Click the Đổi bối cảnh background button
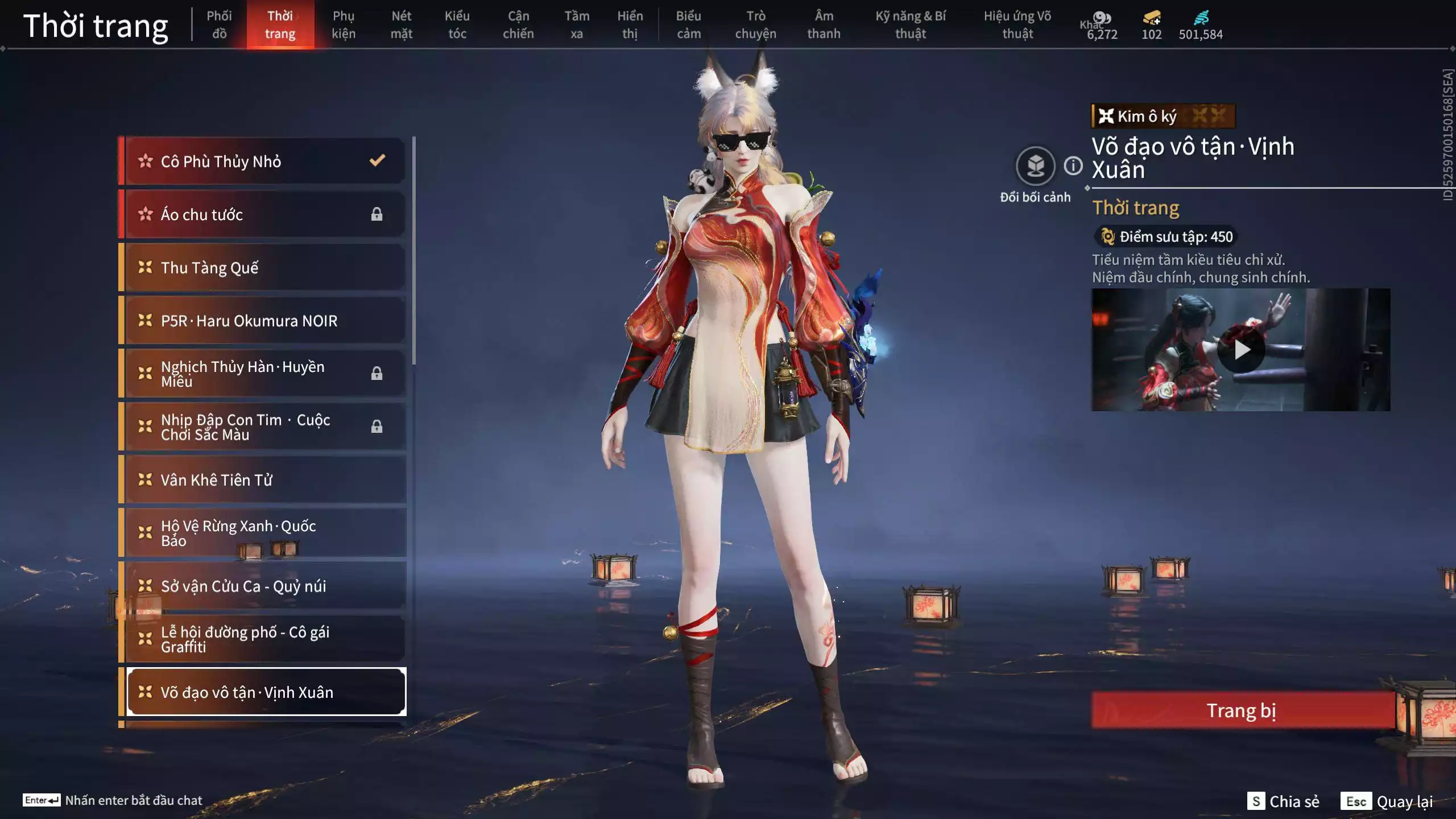1456x819 pixels. tap(1035, 167)
